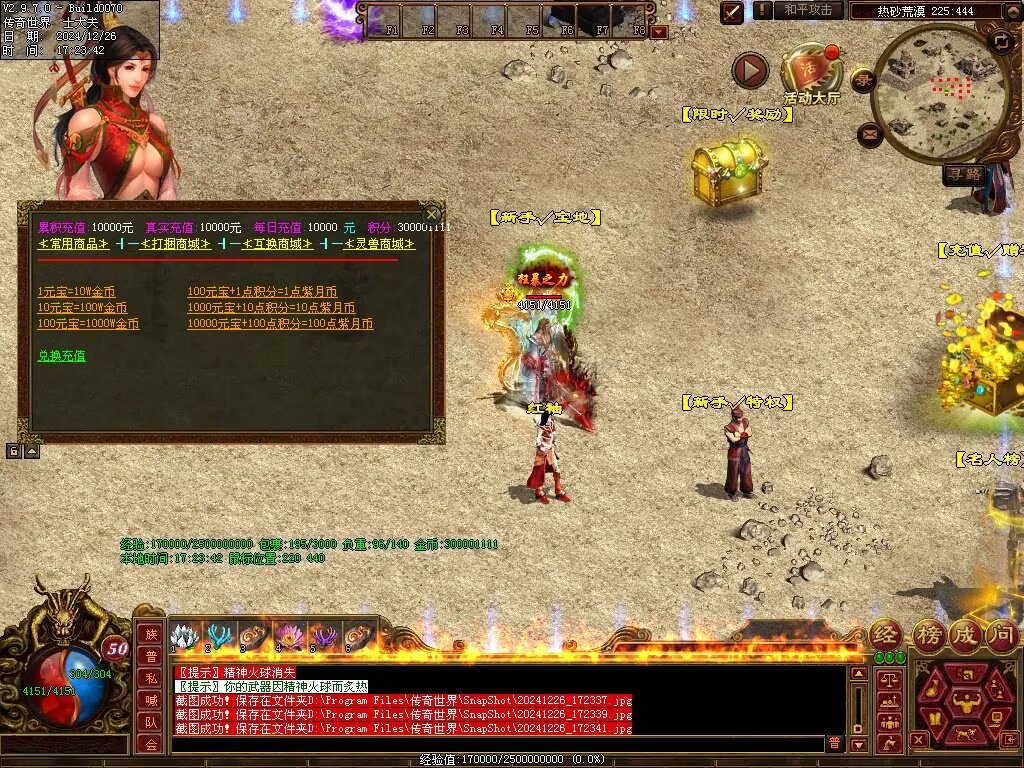Open the envelope mail icon

870,134
